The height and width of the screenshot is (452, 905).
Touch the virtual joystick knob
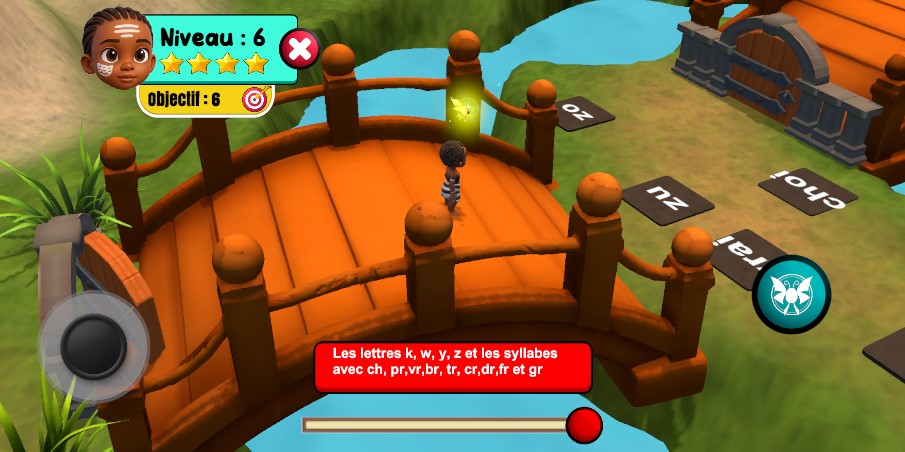[x=94, y=346]
